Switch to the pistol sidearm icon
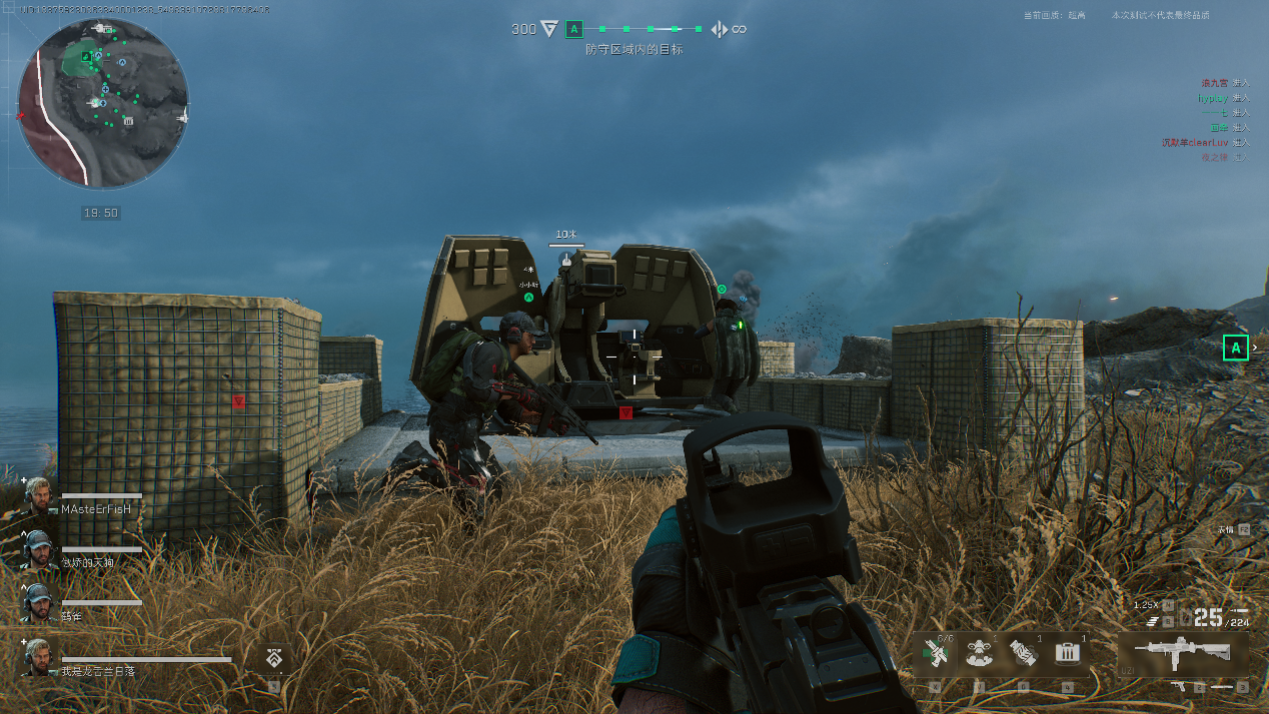The image size is (1269, 714). pyautogui.click(x=1179, y=687)
